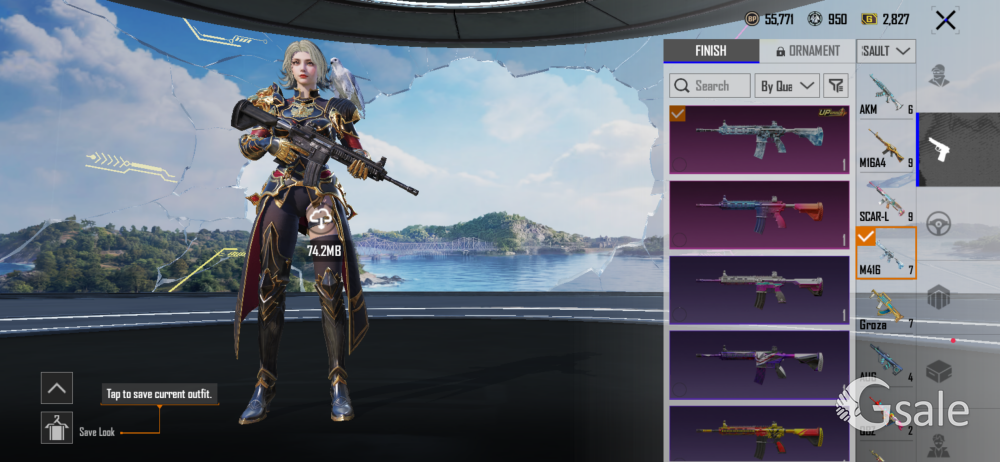Choose the Groza weapon entry
This screenshot has width=1000, height=462.
886,308
